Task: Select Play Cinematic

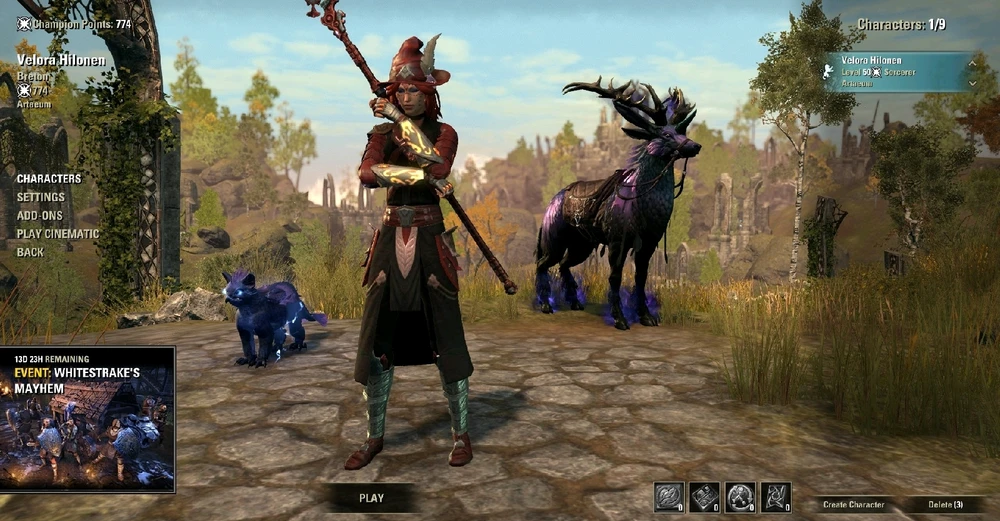Action: 58,234
